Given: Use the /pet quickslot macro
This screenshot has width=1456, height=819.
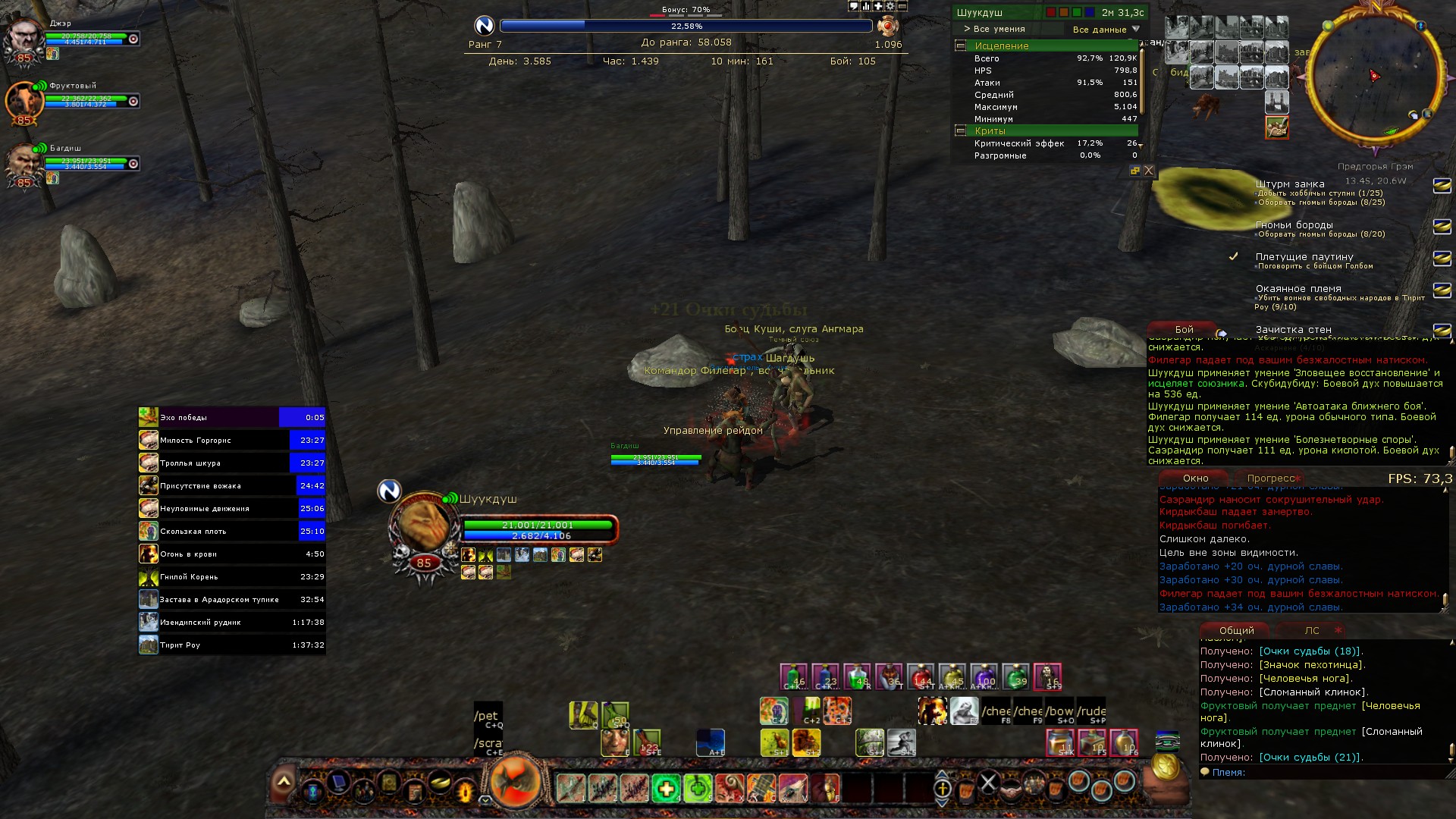Looking at the screenshot, I should [x=488, y=717].
